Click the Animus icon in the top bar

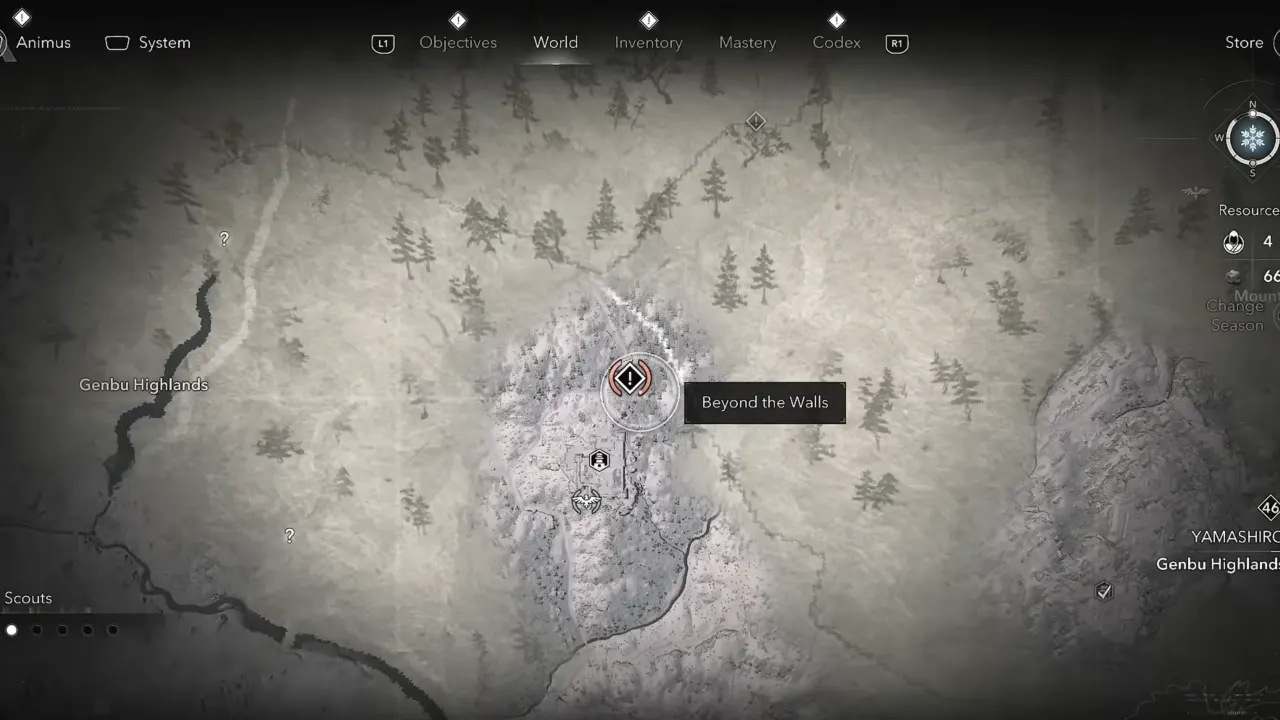(x=45, y=42)
